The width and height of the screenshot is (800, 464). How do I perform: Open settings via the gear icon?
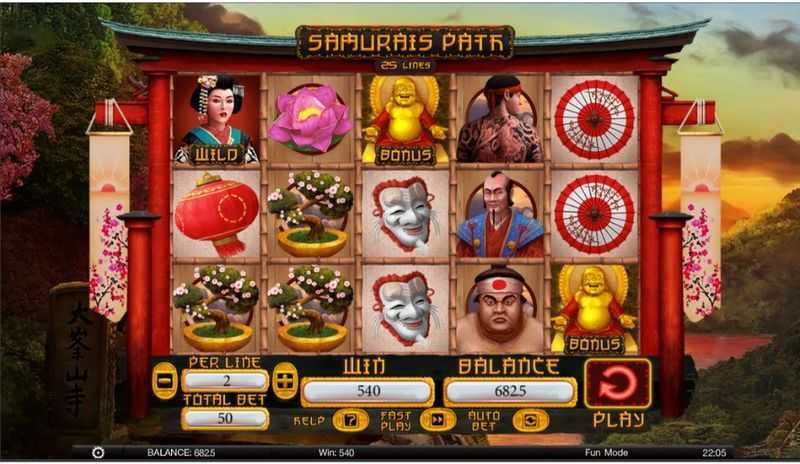point(98,453)
